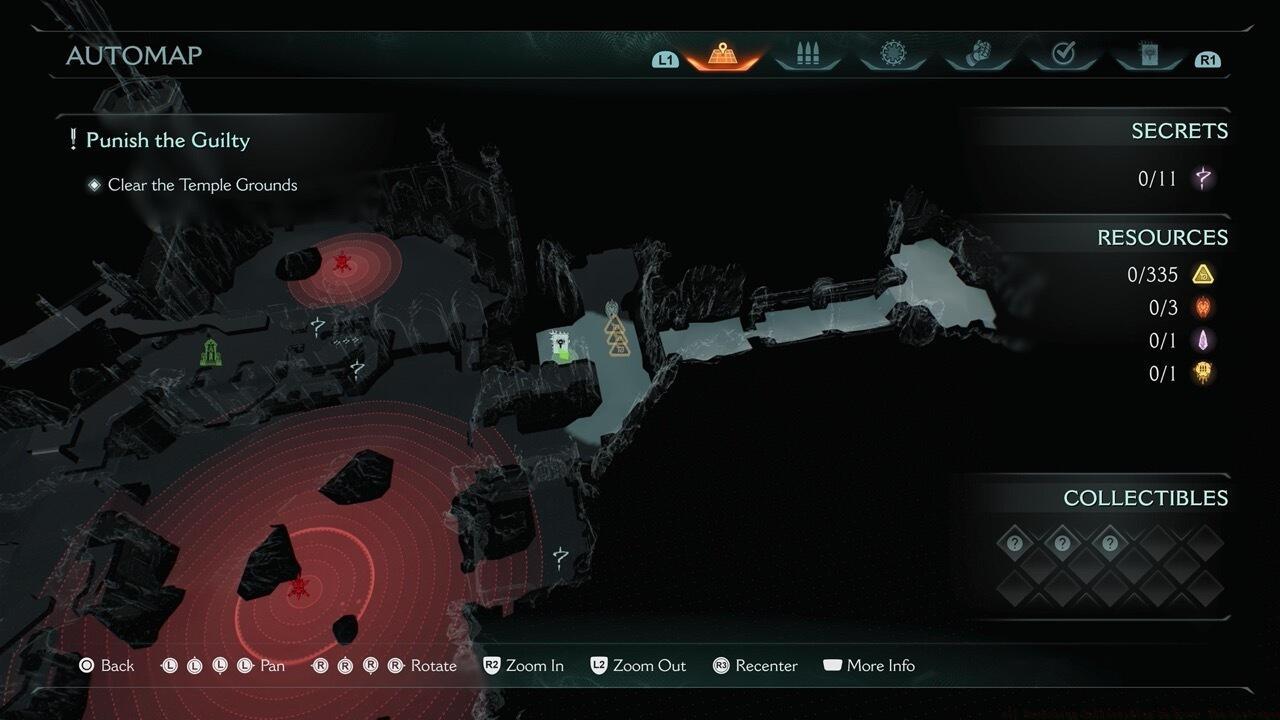Switch to the notepad codex tab

click(1148, 54)
